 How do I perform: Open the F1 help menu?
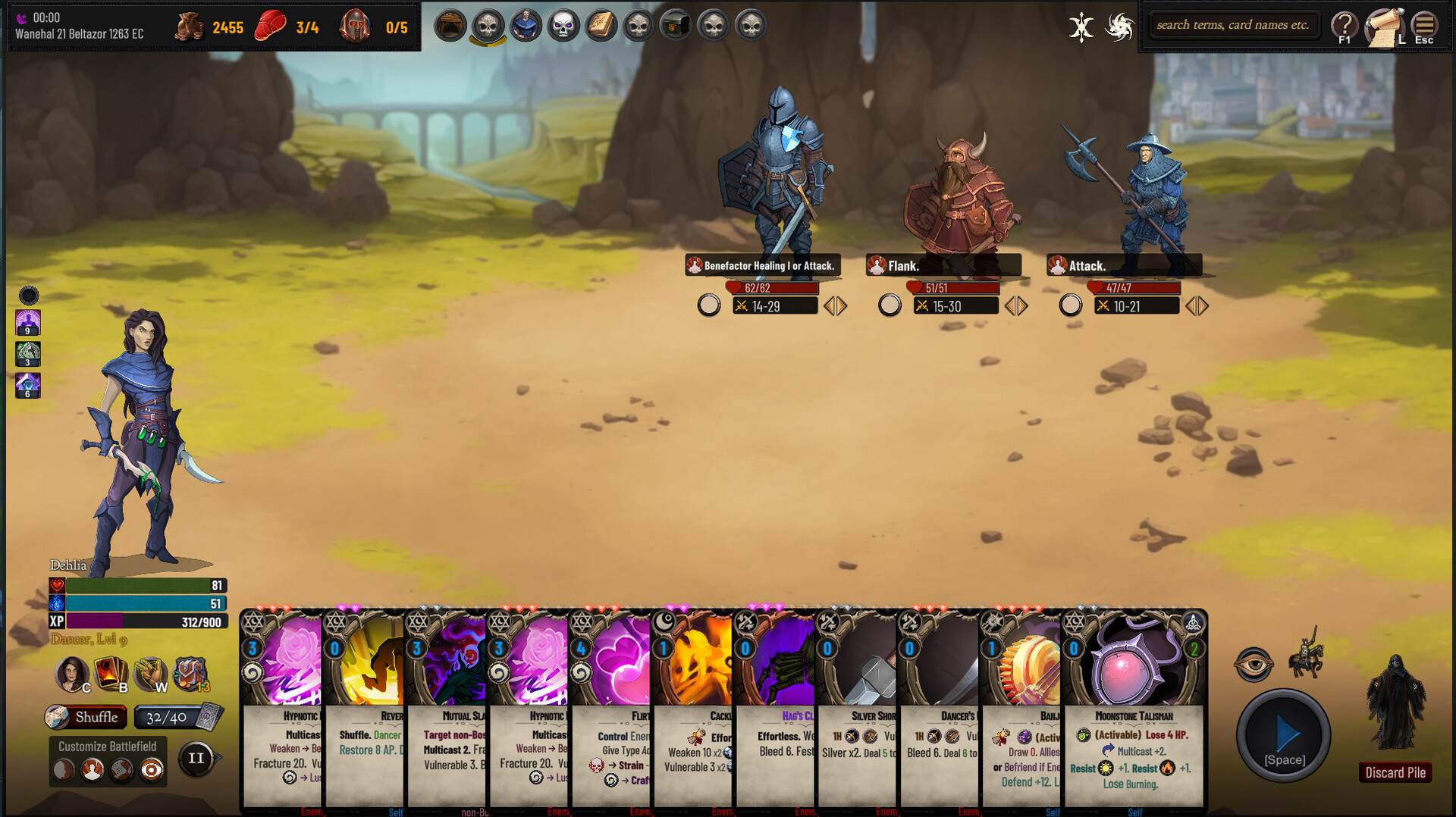point(1345,24)
